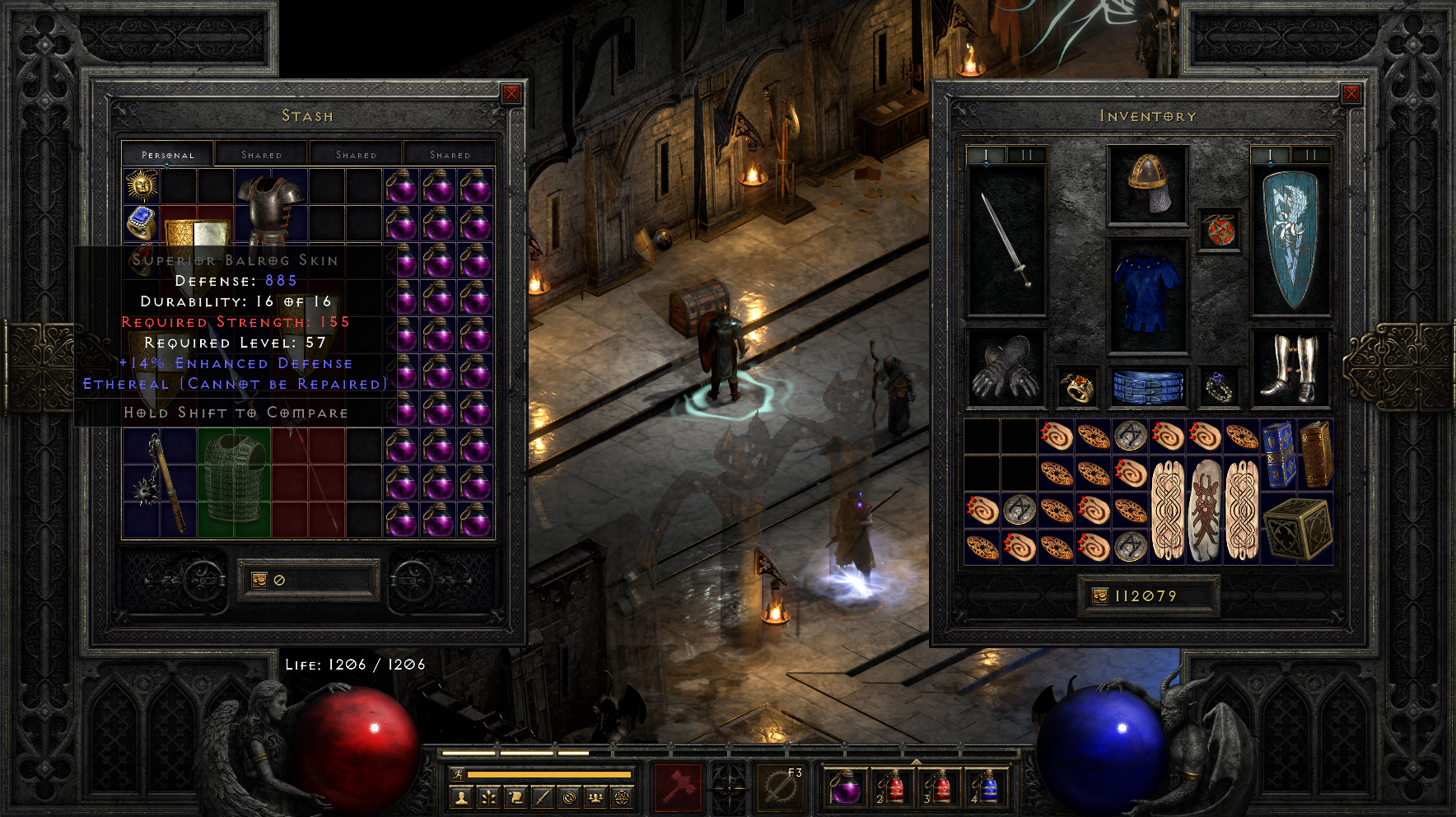
Task: Select the equipped gauntlets slot
Action: [1005, 368]
